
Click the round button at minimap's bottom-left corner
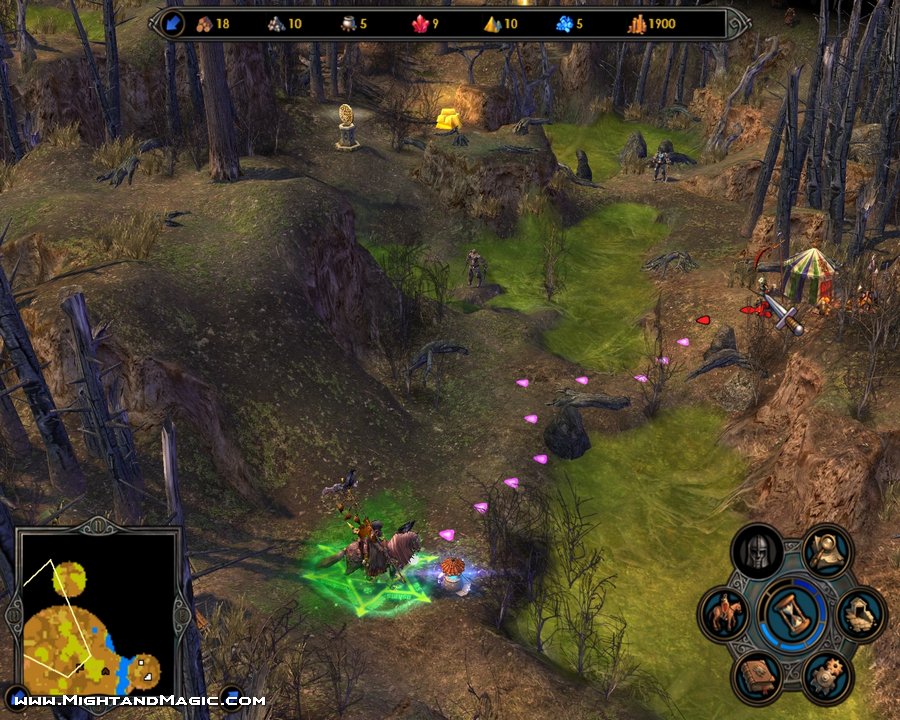(17, 697)
